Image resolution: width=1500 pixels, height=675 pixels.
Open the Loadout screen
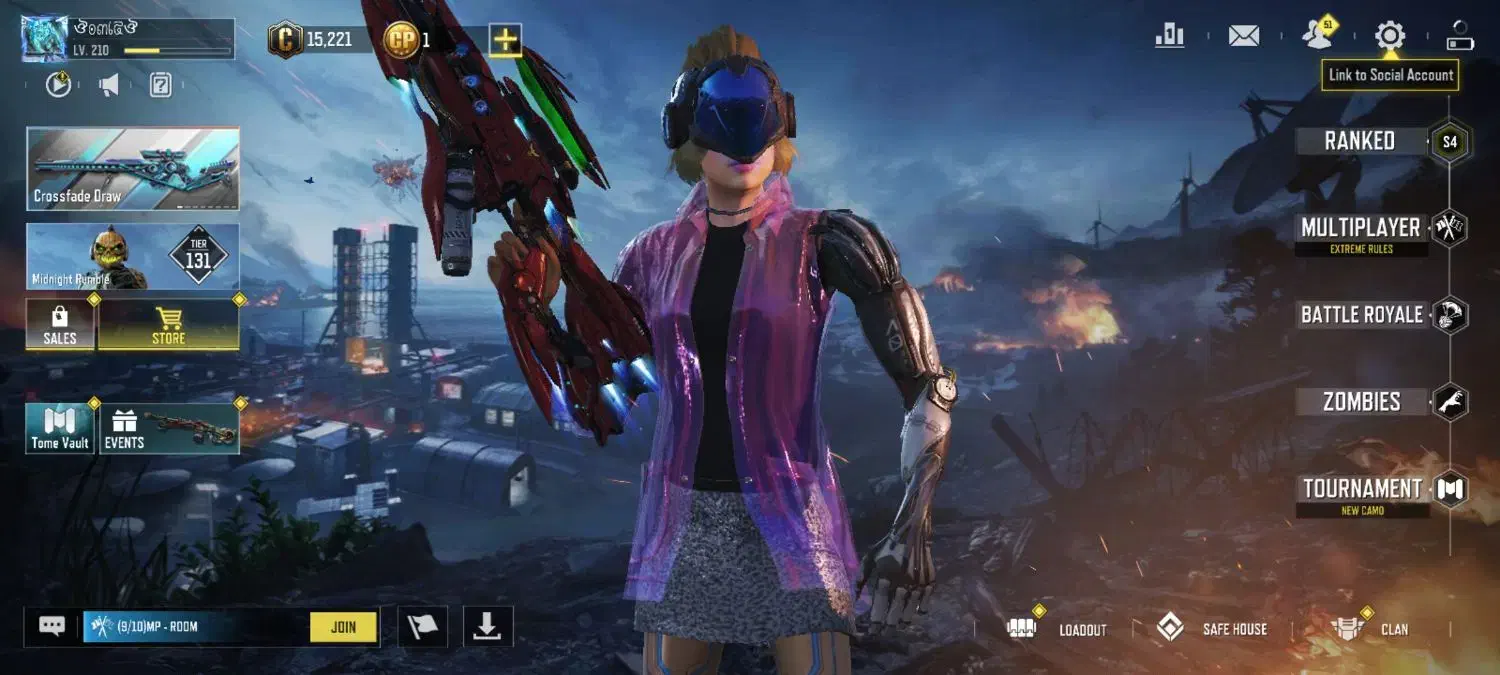tap(1058, 629)
